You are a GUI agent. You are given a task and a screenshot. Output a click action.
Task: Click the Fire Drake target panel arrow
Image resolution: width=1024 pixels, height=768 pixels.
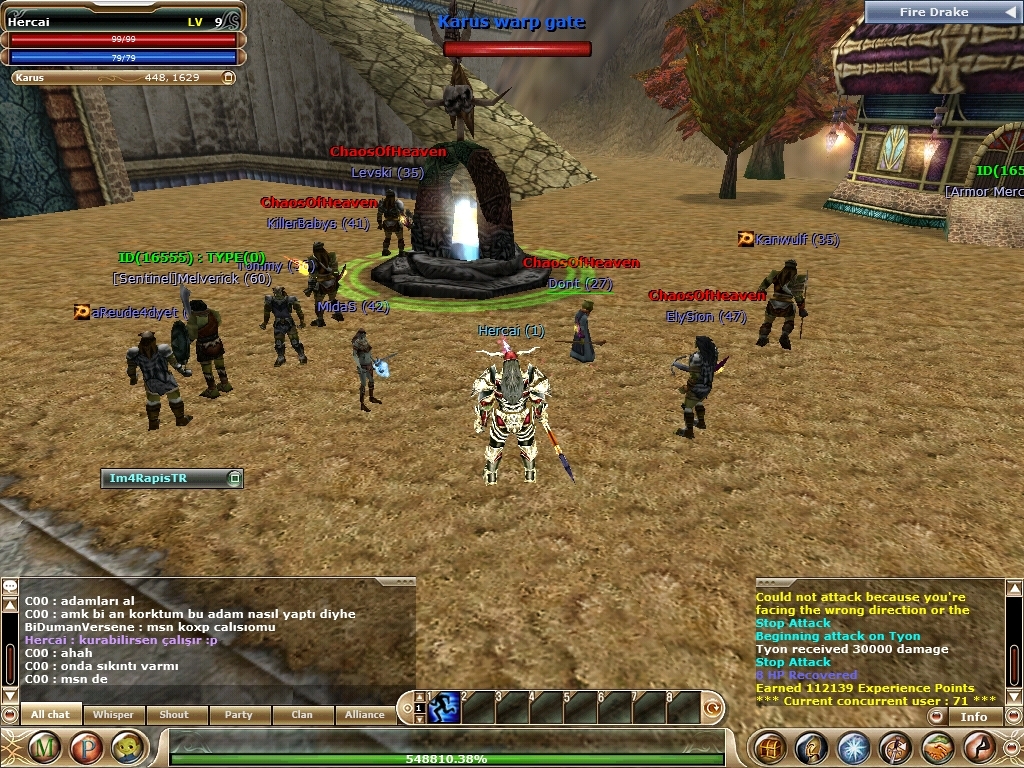tap(1009, 12)
